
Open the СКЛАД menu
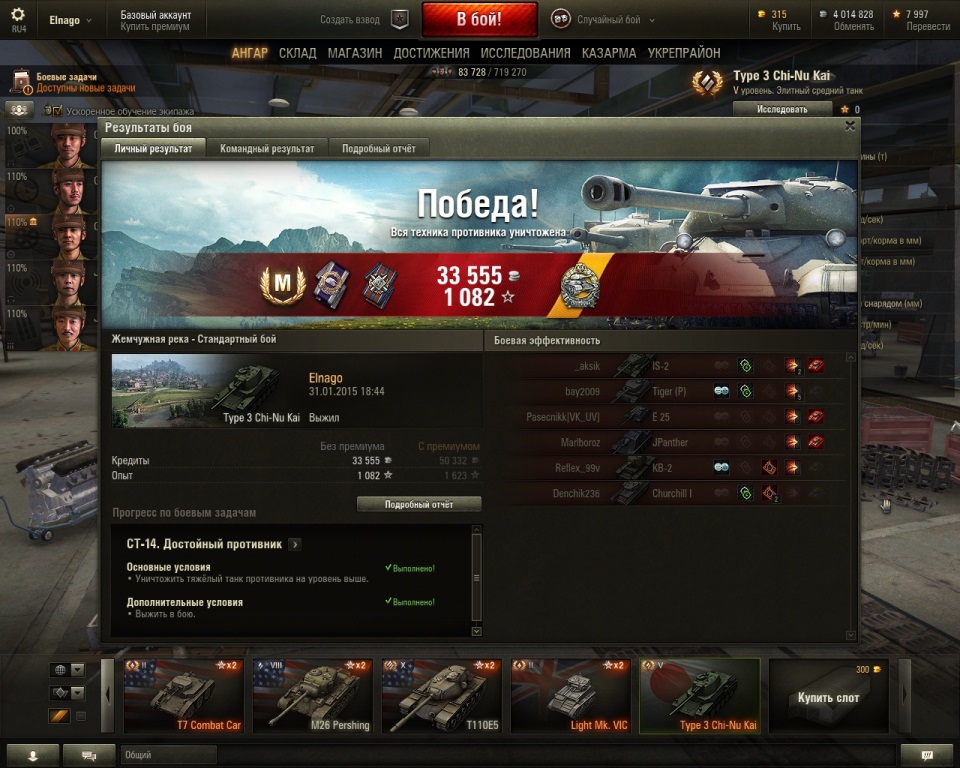coord(298,53)
